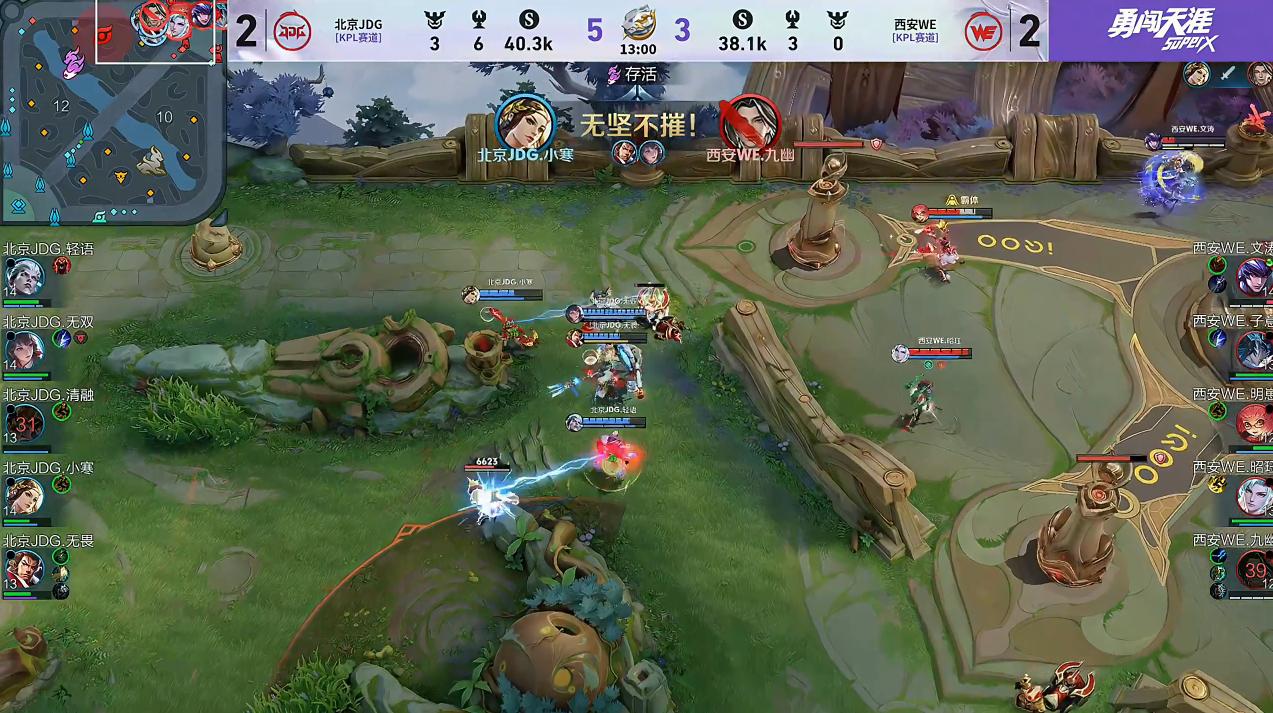Select JDG player 小寒's hero portrait in left roster

(23, 496)
